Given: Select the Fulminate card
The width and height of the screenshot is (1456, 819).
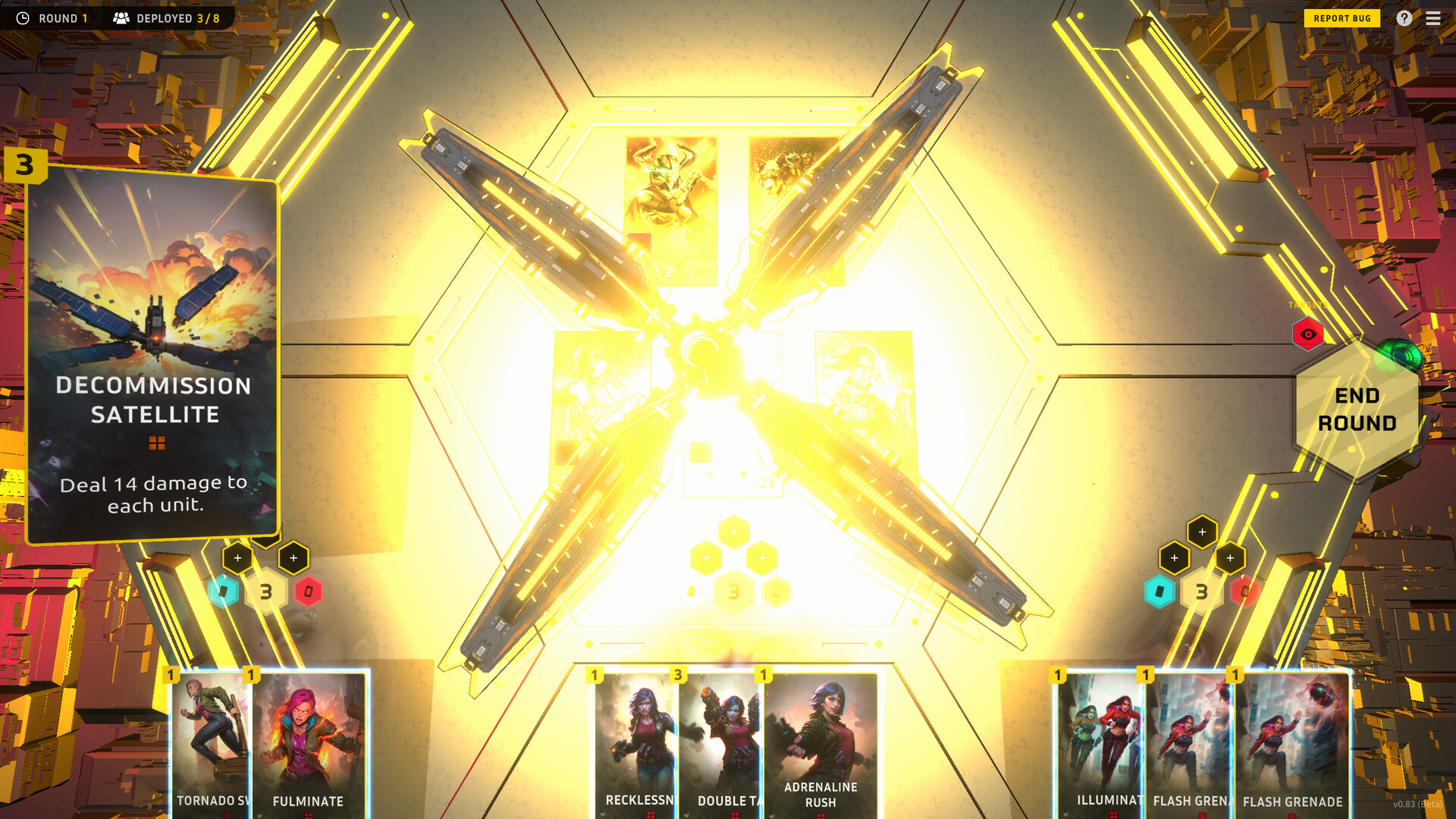Looking at the screenshot, I should tap(307, 739).
